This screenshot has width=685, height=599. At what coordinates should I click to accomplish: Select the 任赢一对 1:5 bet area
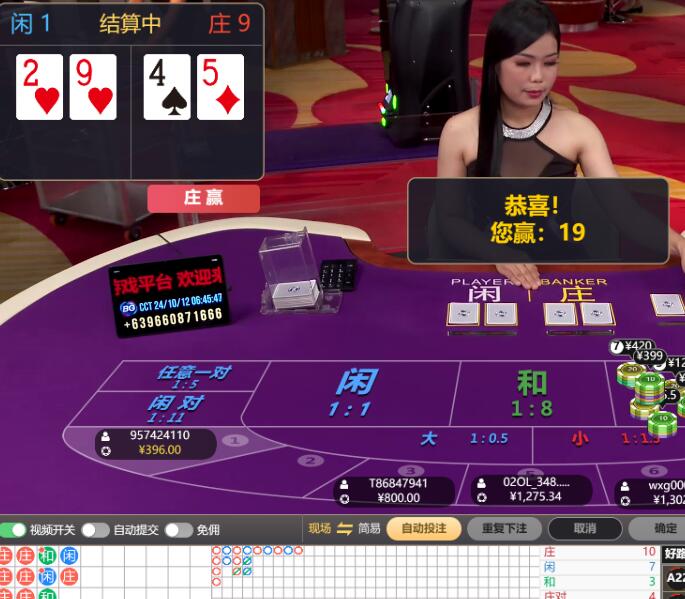tap(191, 376)
